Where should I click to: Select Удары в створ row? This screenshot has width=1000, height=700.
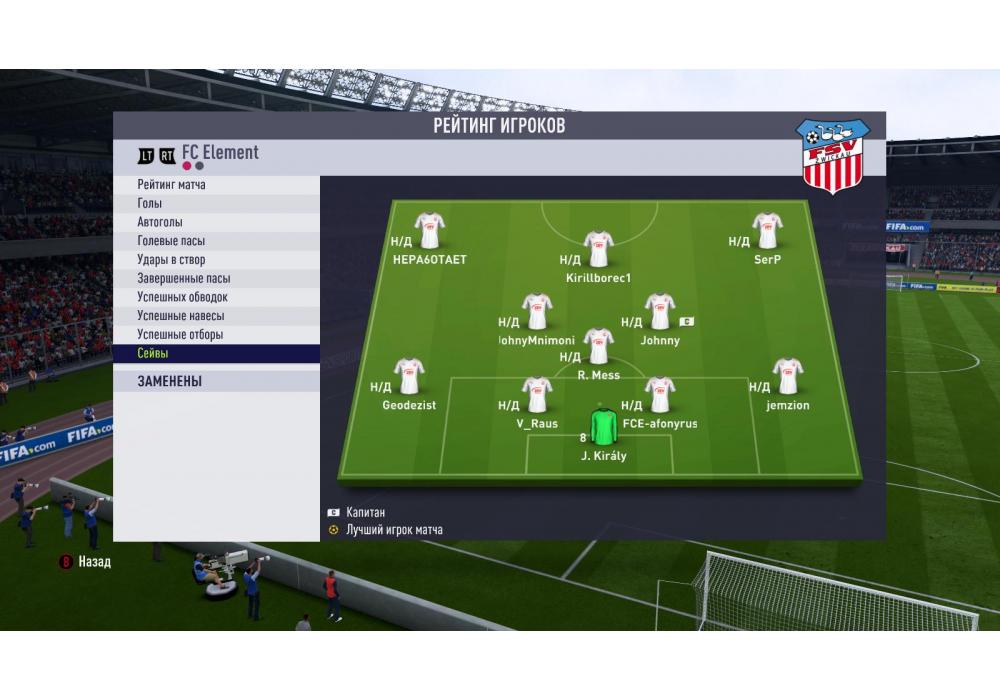pos(216,260)
